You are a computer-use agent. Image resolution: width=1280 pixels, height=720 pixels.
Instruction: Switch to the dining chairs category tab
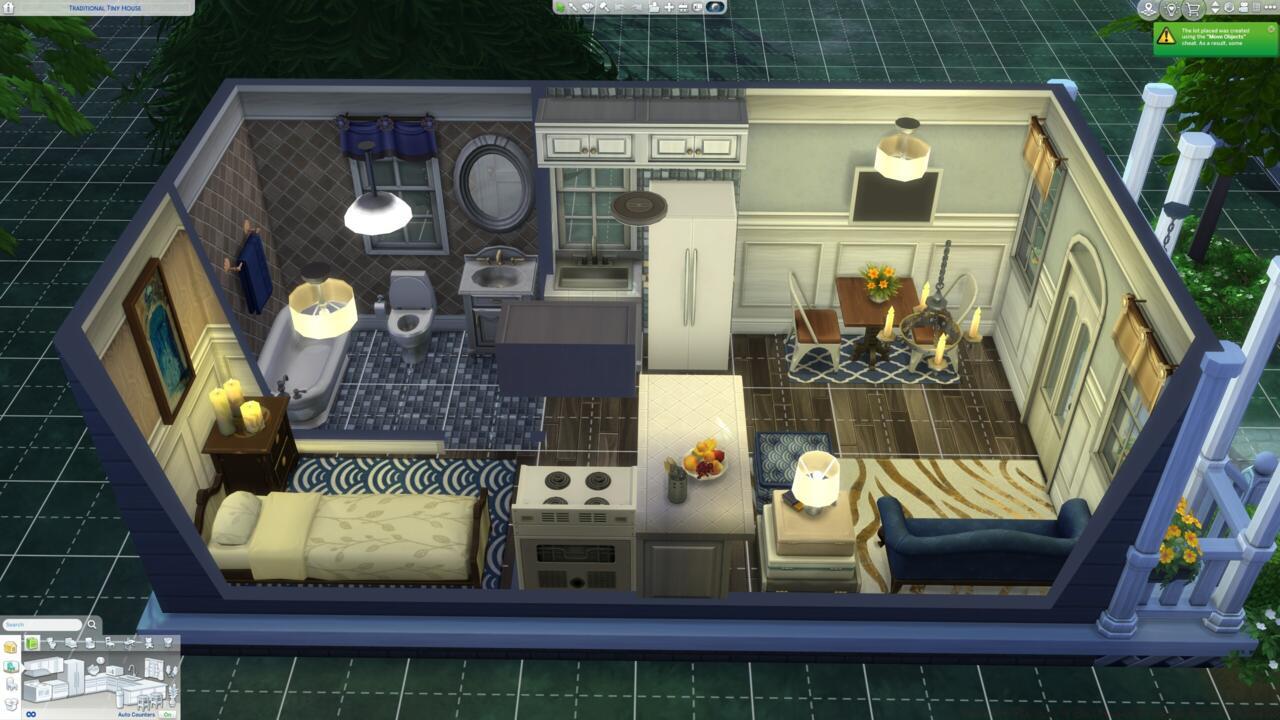[109, 643]
